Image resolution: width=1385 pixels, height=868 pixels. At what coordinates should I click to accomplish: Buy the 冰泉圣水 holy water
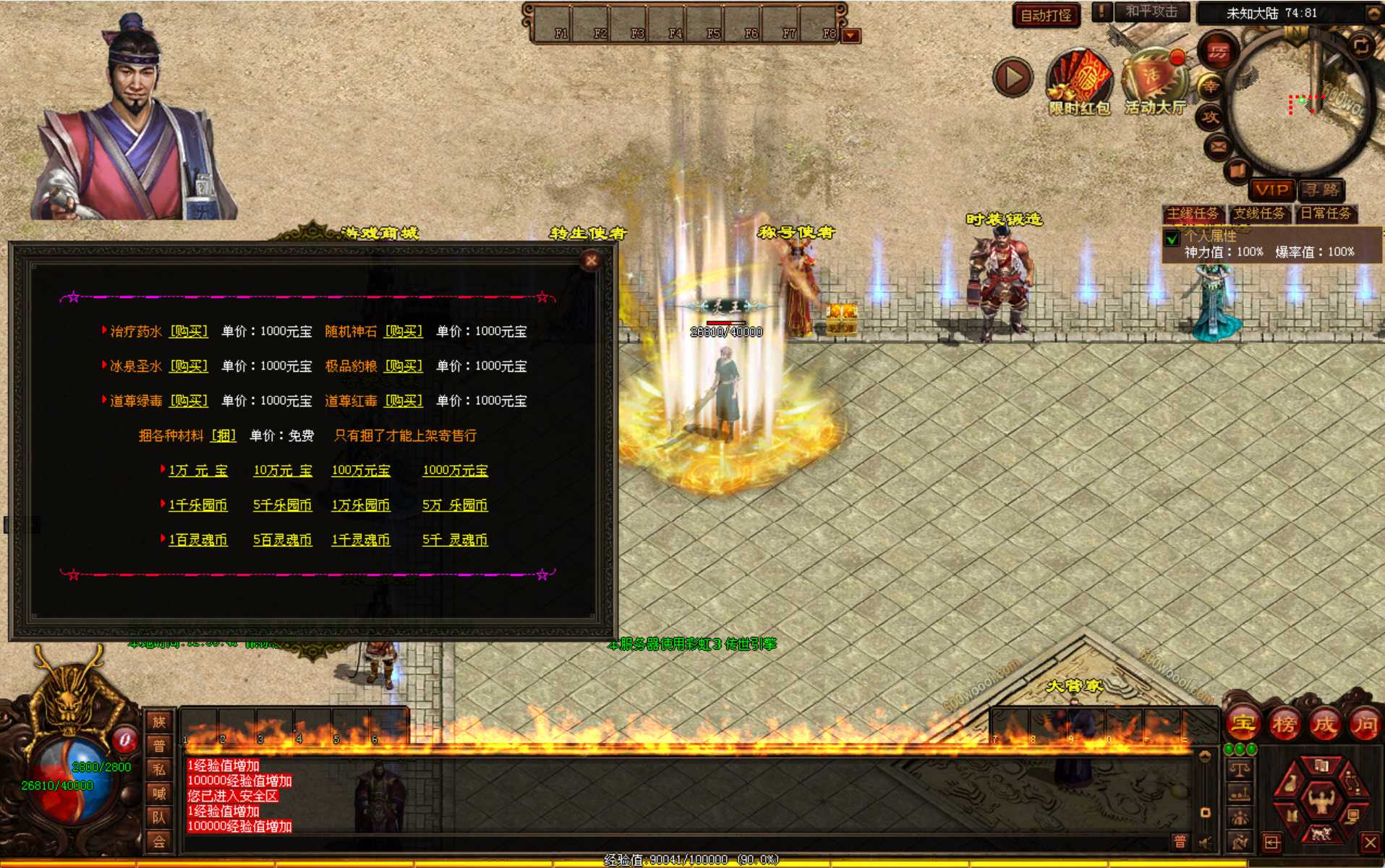click(x=189, y=366)
